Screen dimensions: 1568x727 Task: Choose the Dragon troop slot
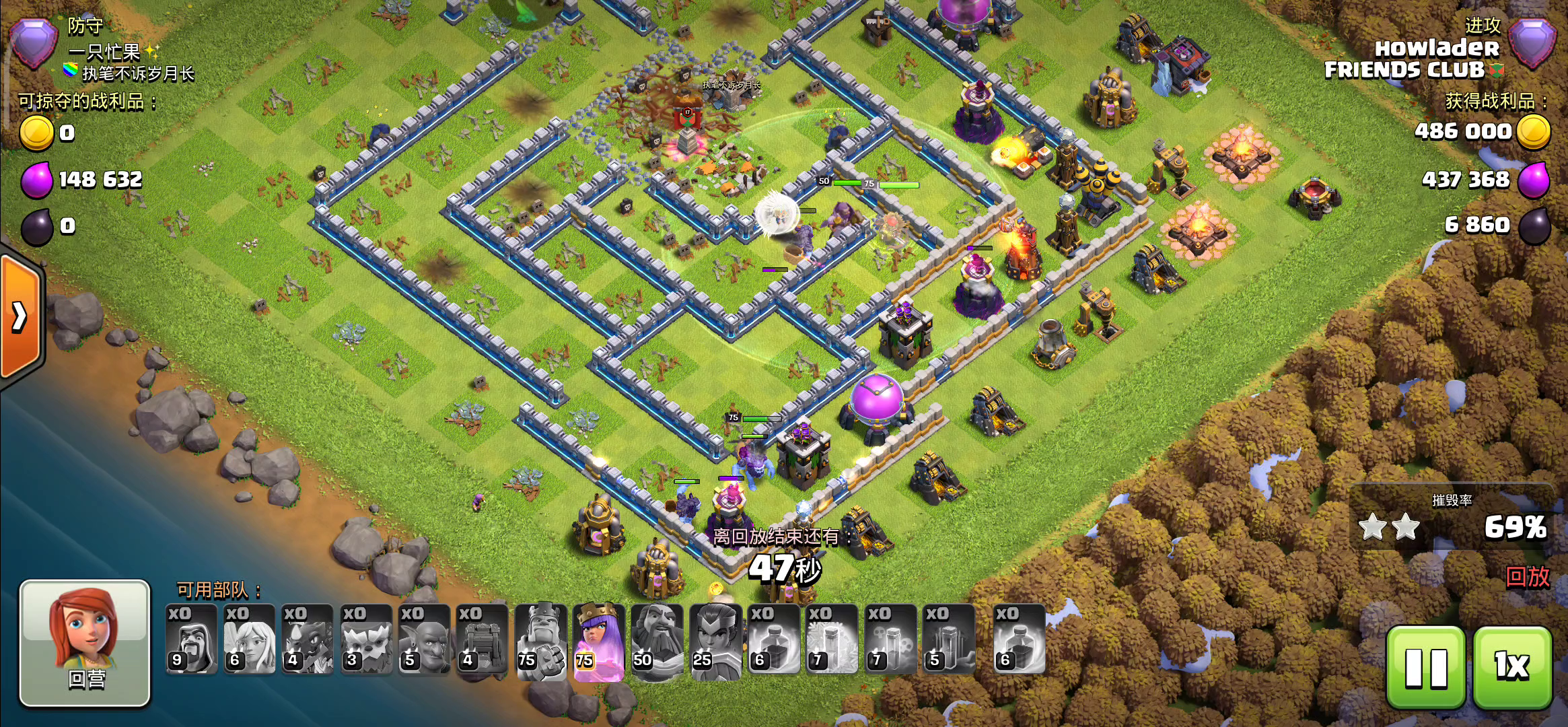click(x=308, y=639)
